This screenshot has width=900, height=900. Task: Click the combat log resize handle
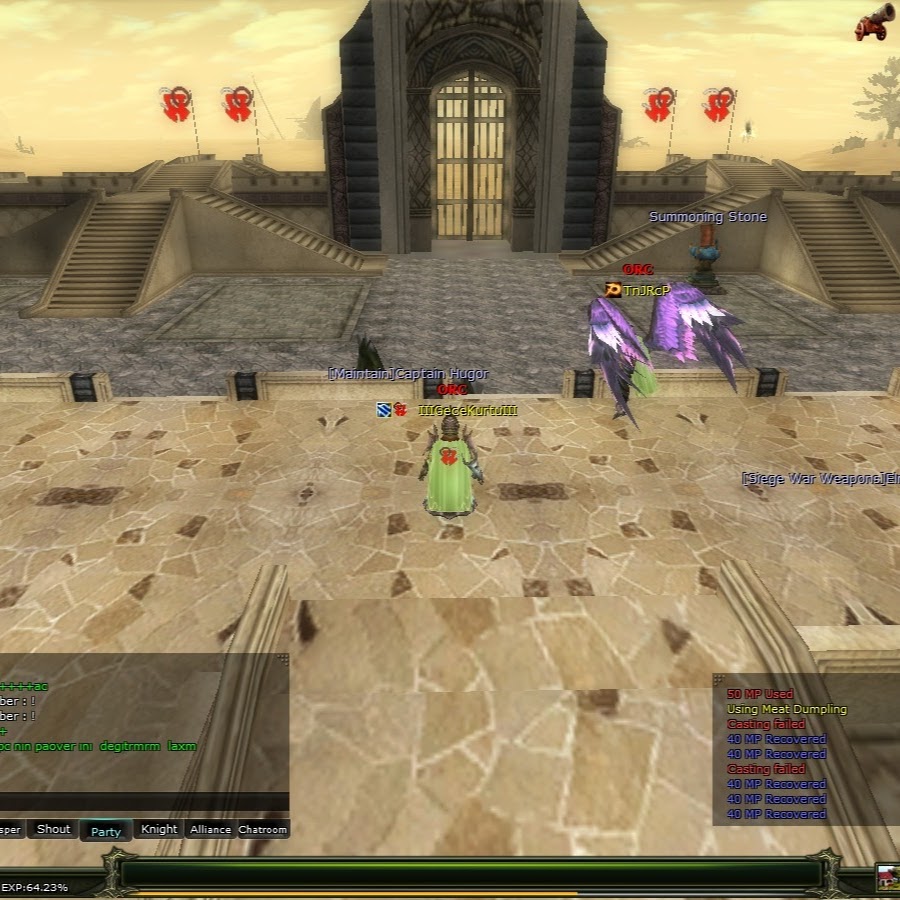click(x=718, y=679)
